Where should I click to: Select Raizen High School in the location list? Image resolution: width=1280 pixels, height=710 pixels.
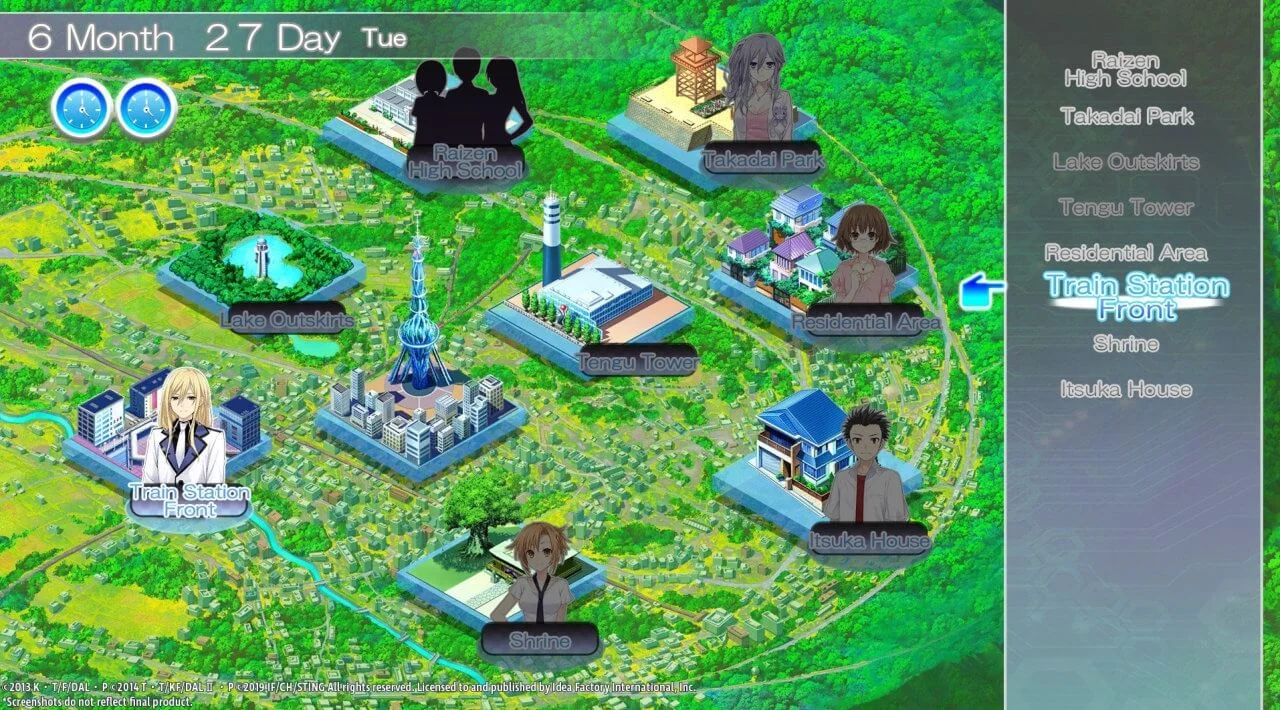click(1125, 69)
